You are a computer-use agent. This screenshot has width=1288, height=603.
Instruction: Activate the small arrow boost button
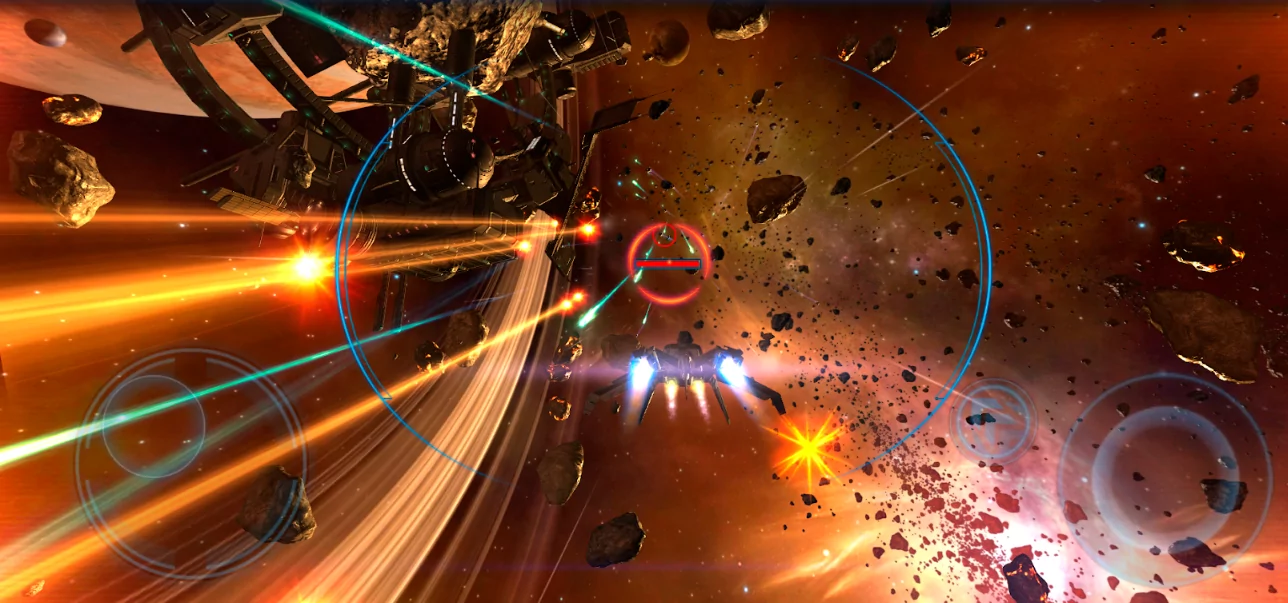click(x=992, y=420)
